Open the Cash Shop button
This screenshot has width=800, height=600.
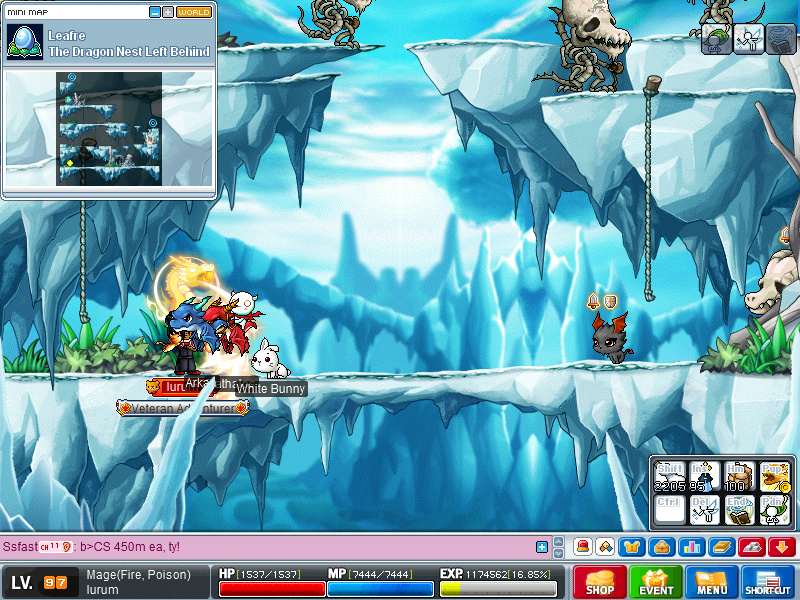[600, 582]
